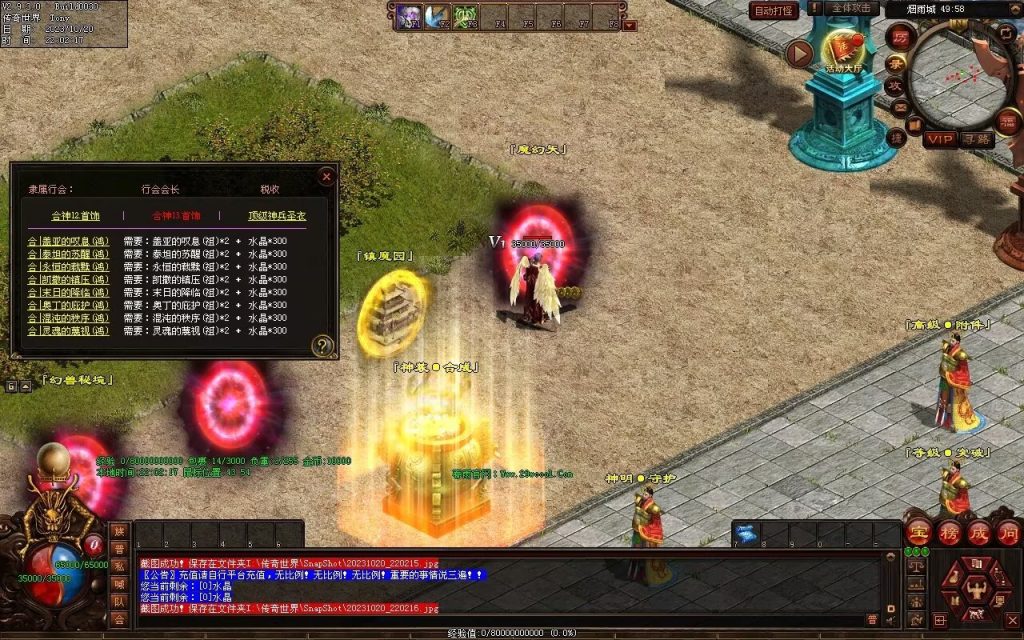Select the 灵魂的蔑视 (鸿) recipe
This screenshot has width=1024, height=640.
coord(68,330)
